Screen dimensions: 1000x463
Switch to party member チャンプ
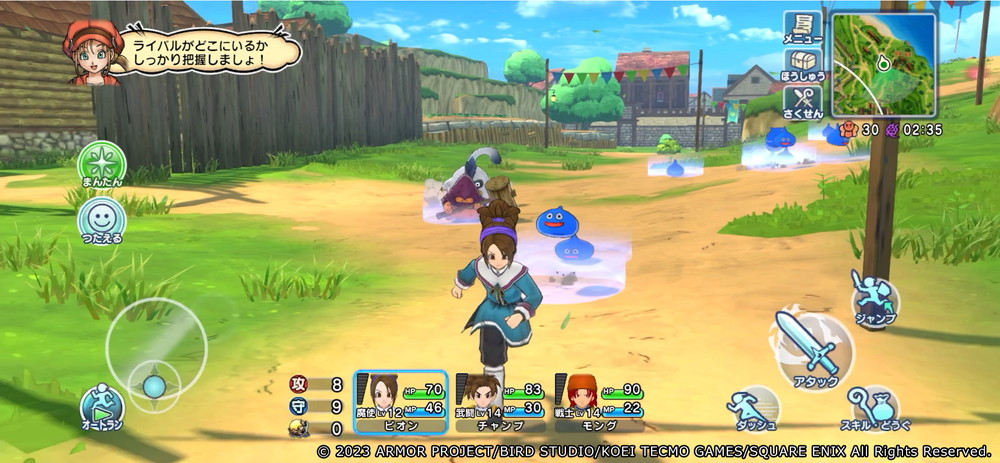pos(500,400)
